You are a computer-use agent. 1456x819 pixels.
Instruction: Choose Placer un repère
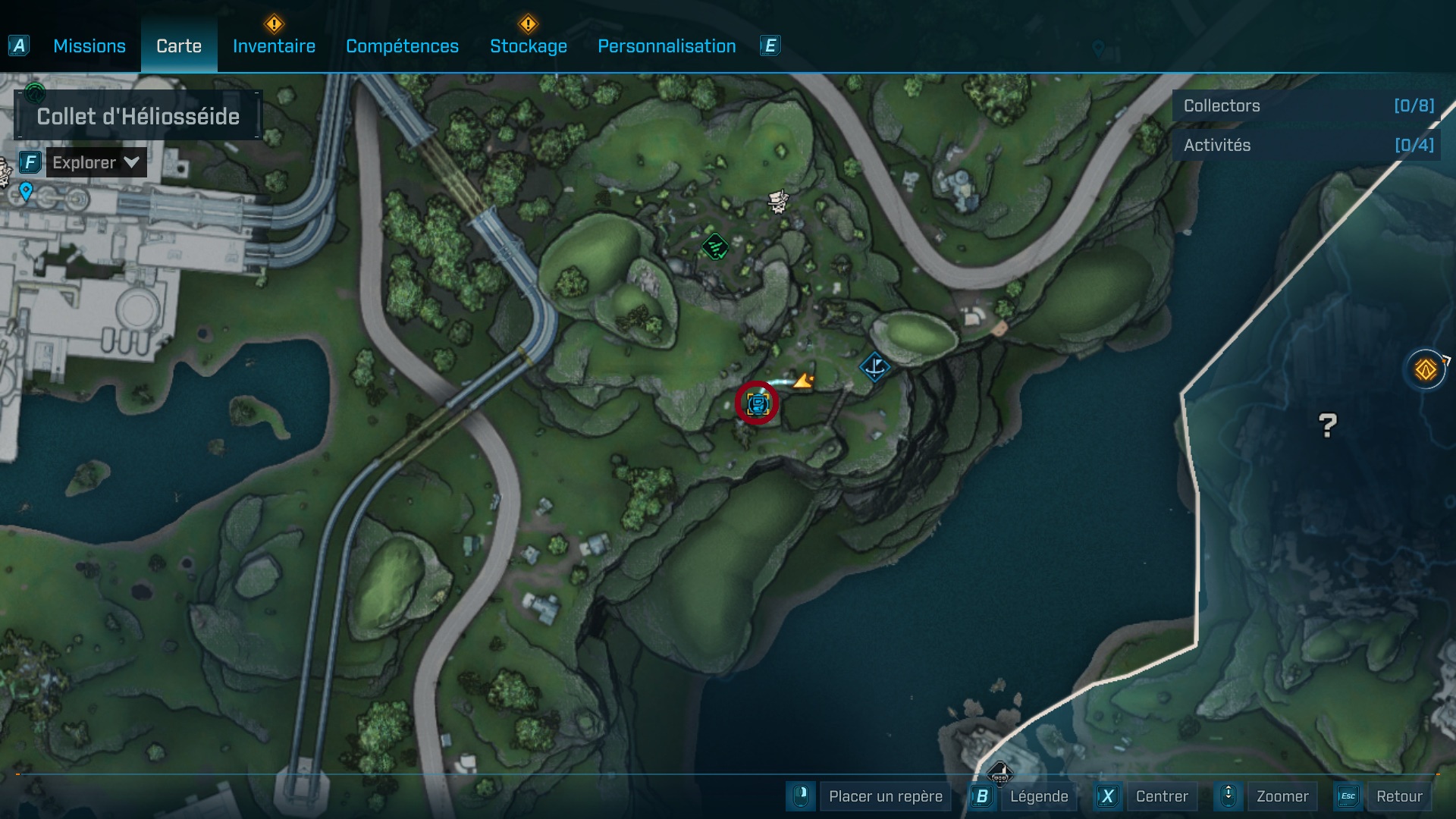point(885,796)
